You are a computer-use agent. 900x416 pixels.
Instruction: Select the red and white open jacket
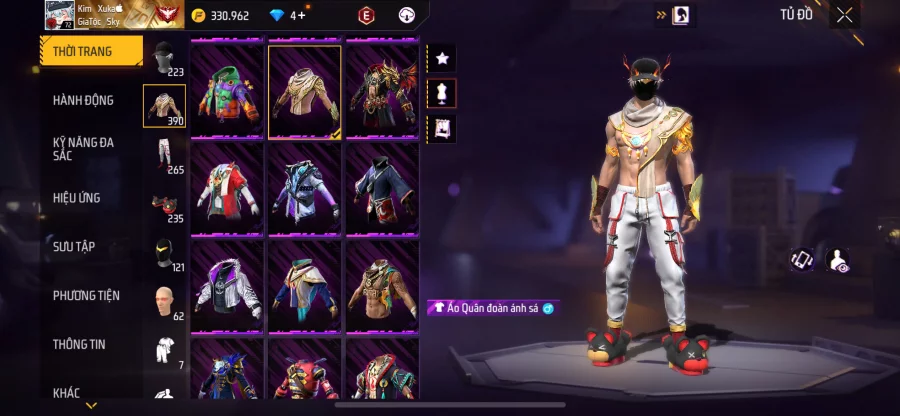point(227,187)
